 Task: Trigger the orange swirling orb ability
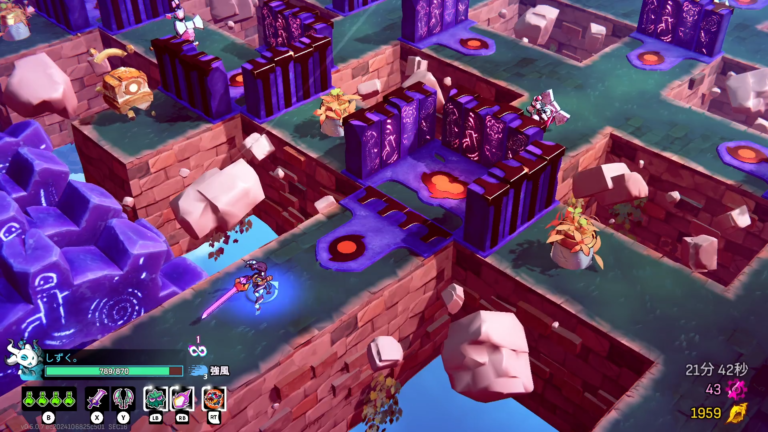(213, 398)
